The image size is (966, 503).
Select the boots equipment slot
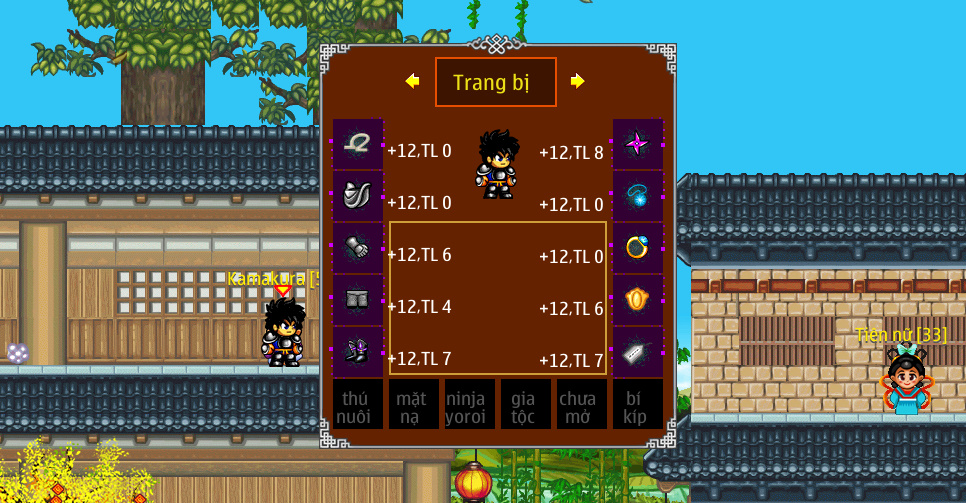coord(357,352)
